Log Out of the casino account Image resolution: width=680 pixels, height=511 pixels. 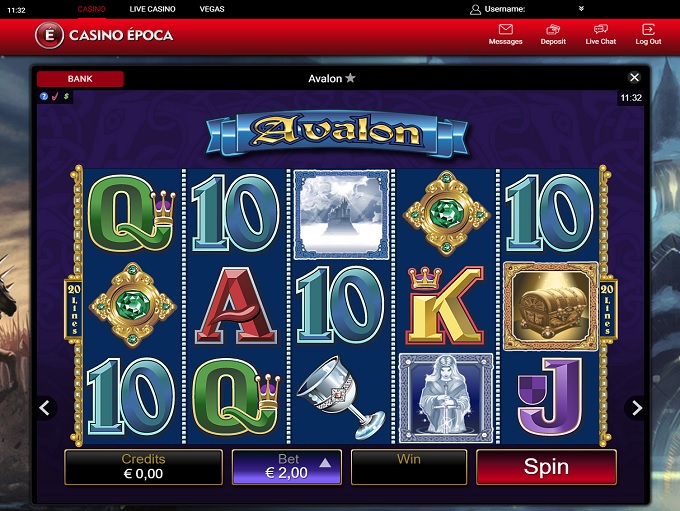pyautogui.click(x=648, y=35)
